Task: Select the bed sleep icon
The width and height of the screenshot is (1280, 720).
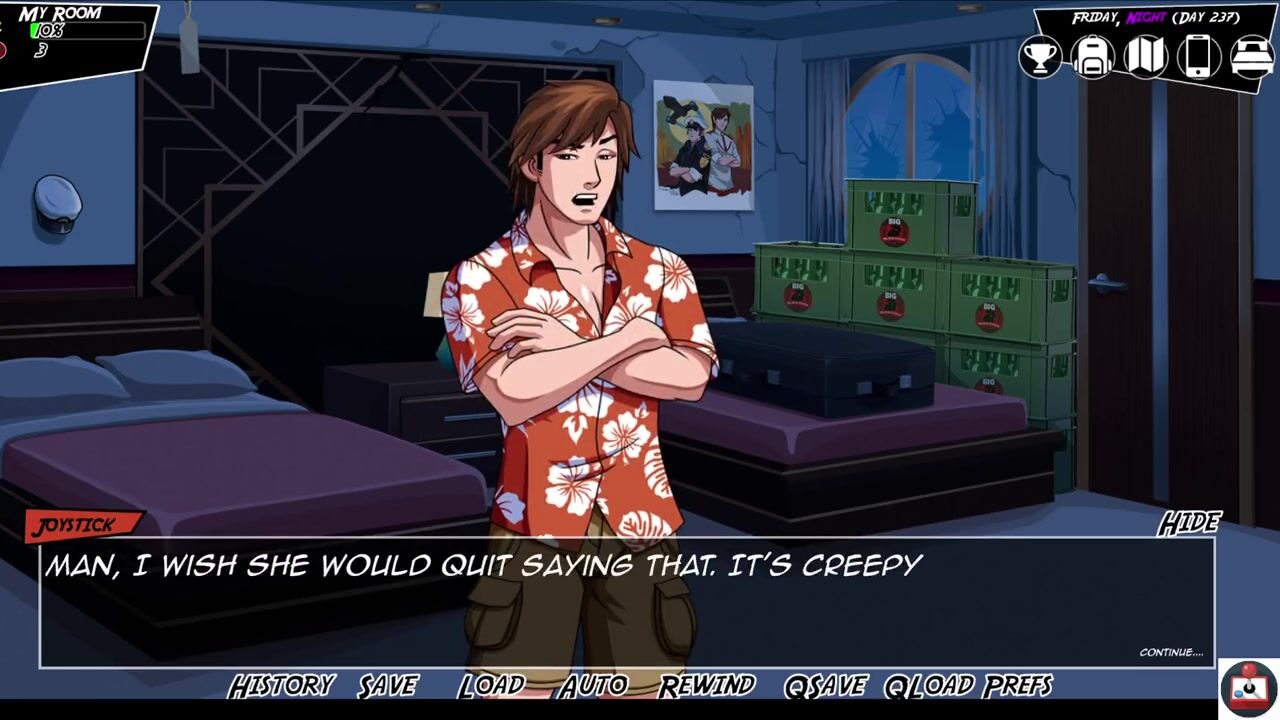Action: [x=1251, y=56]
